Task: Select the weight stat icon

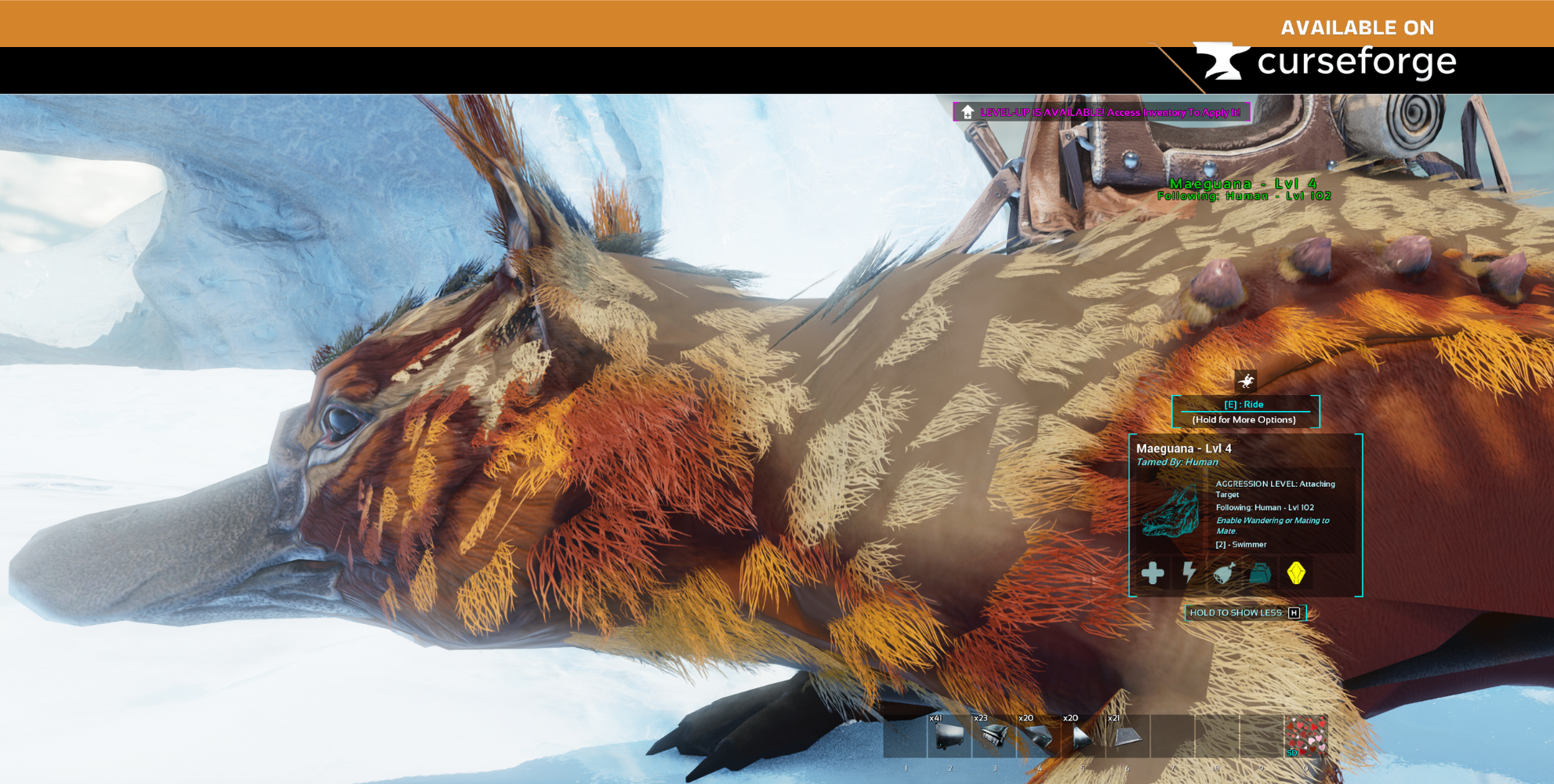Action: click(1260, 573)
